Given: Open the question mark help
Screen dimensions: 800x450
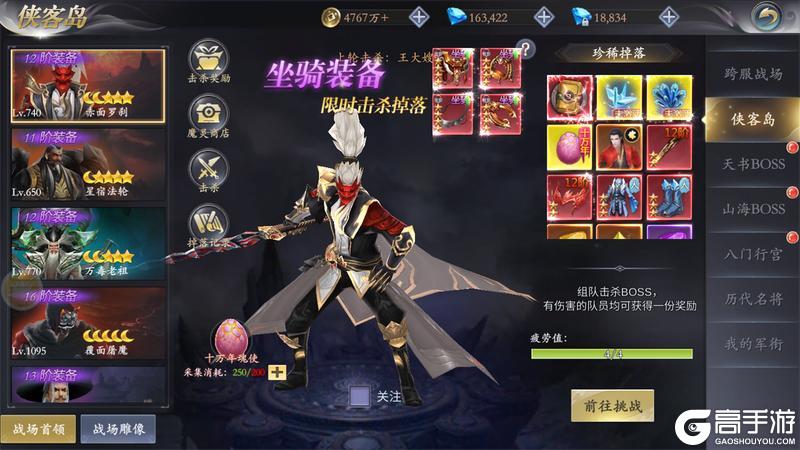Looking at the screenshot, I should 527,48.
